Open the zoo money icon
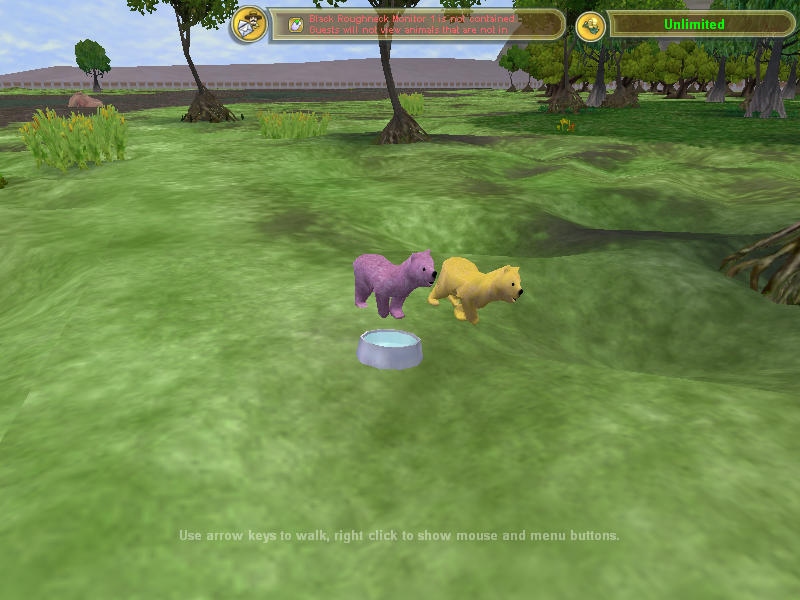The image size is (800, 600). [591, 25]
